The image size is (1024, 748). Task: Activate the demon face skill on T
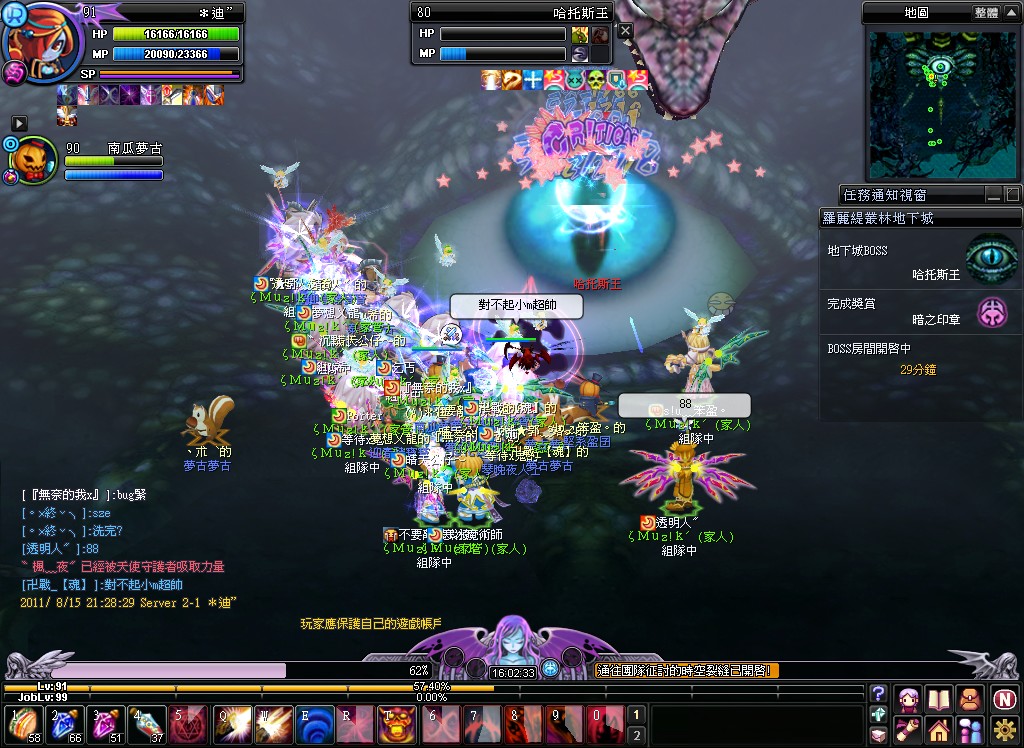pos(391,724)
